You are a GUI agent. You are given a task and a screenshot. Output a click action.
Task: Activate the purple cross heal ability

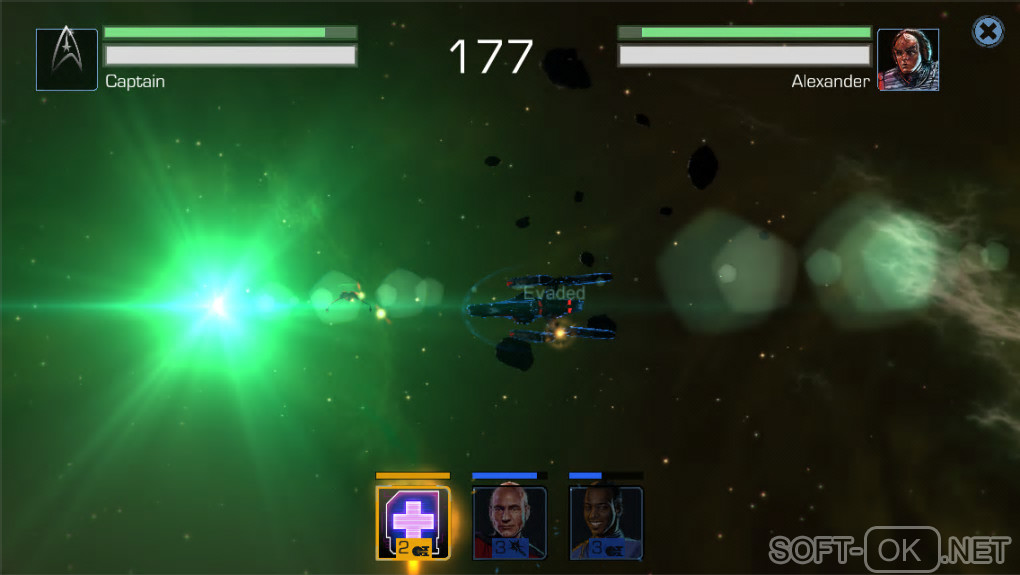point(412,522)
